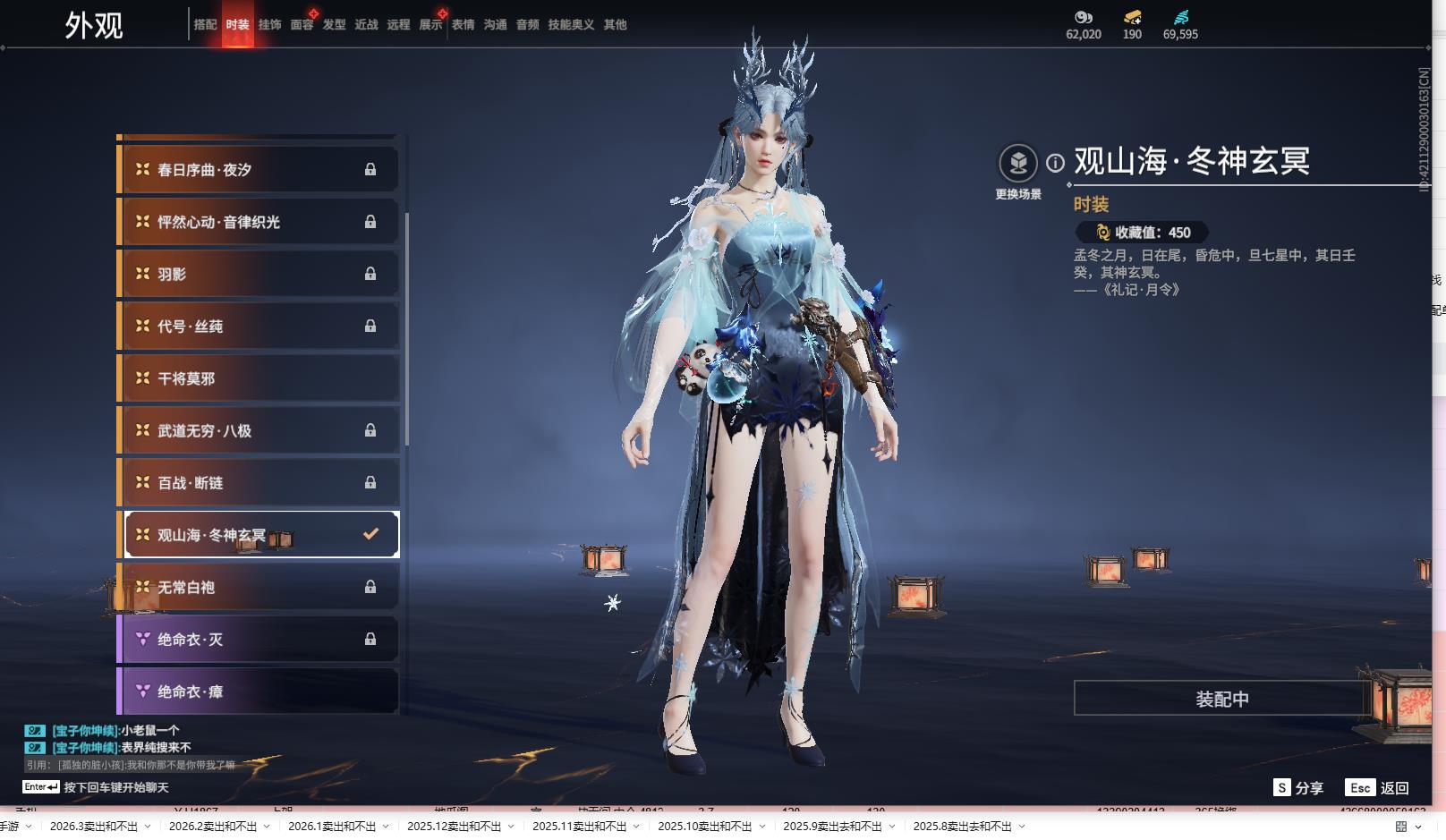Pick the 绝命衣·瘴 outfit

coord(259,692)
